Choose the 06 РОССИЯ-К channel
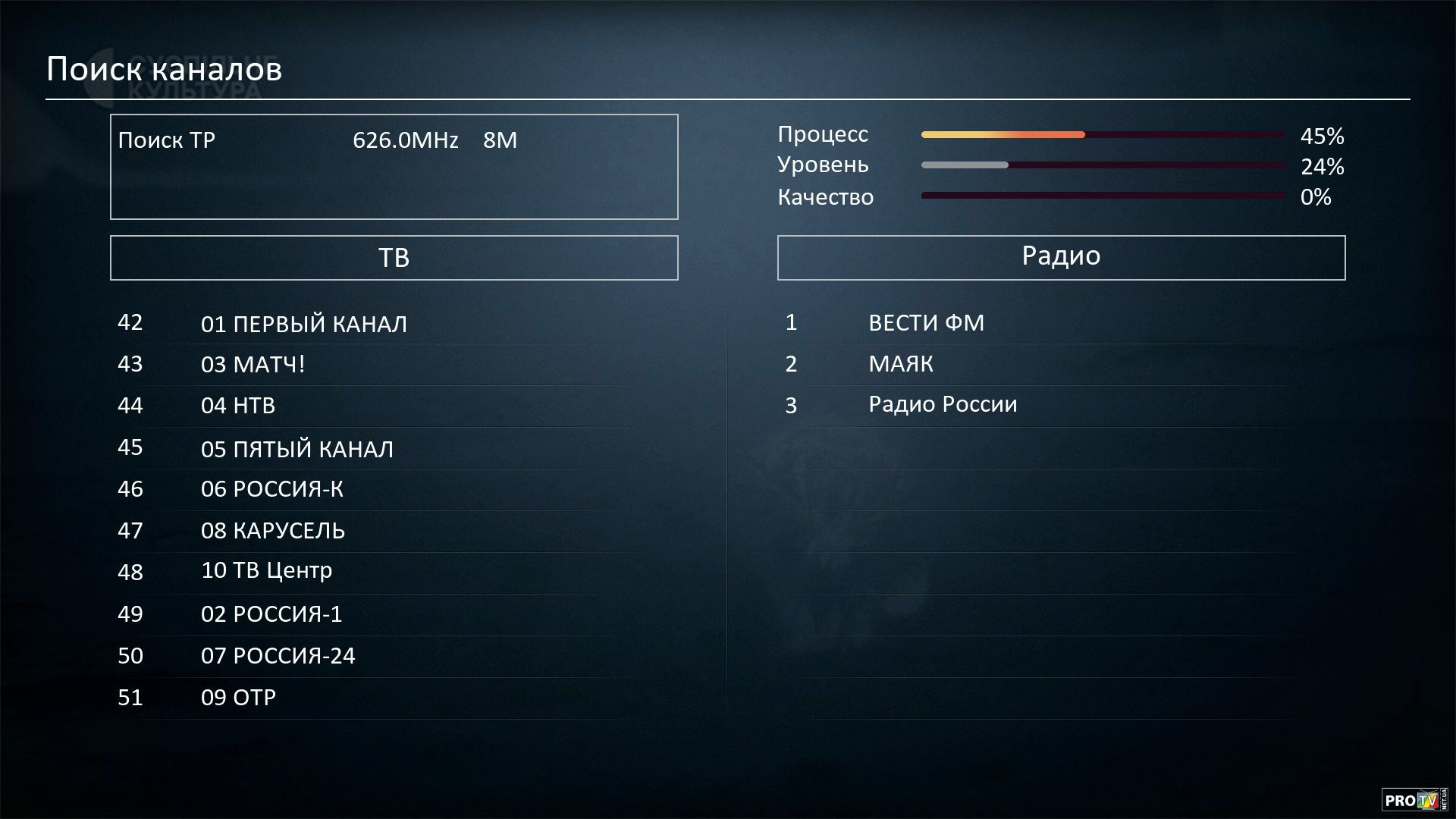This screenshot has width=1456, height=819. coord(271,489)
